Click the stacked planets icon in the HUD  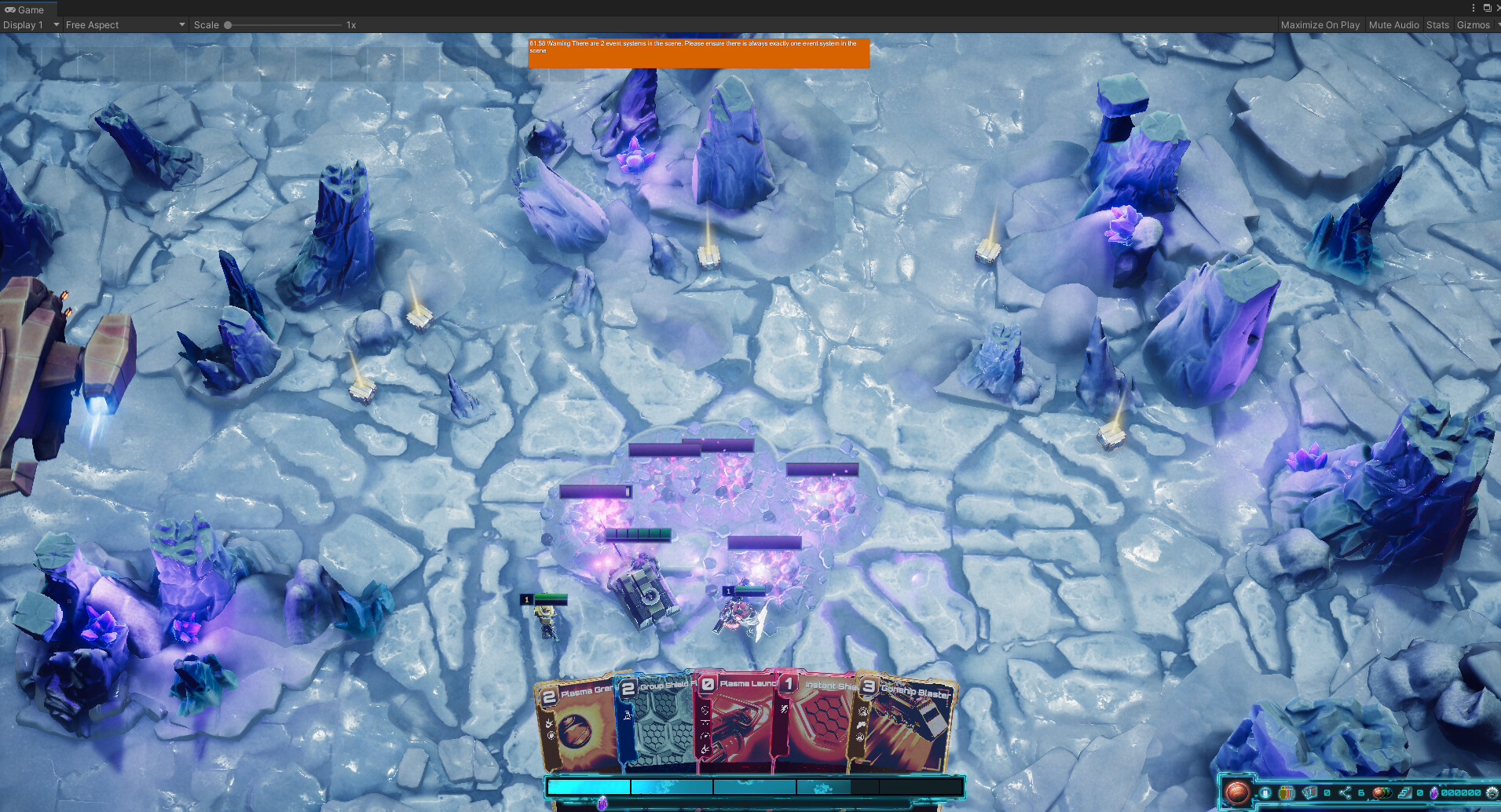point(1382,793)
